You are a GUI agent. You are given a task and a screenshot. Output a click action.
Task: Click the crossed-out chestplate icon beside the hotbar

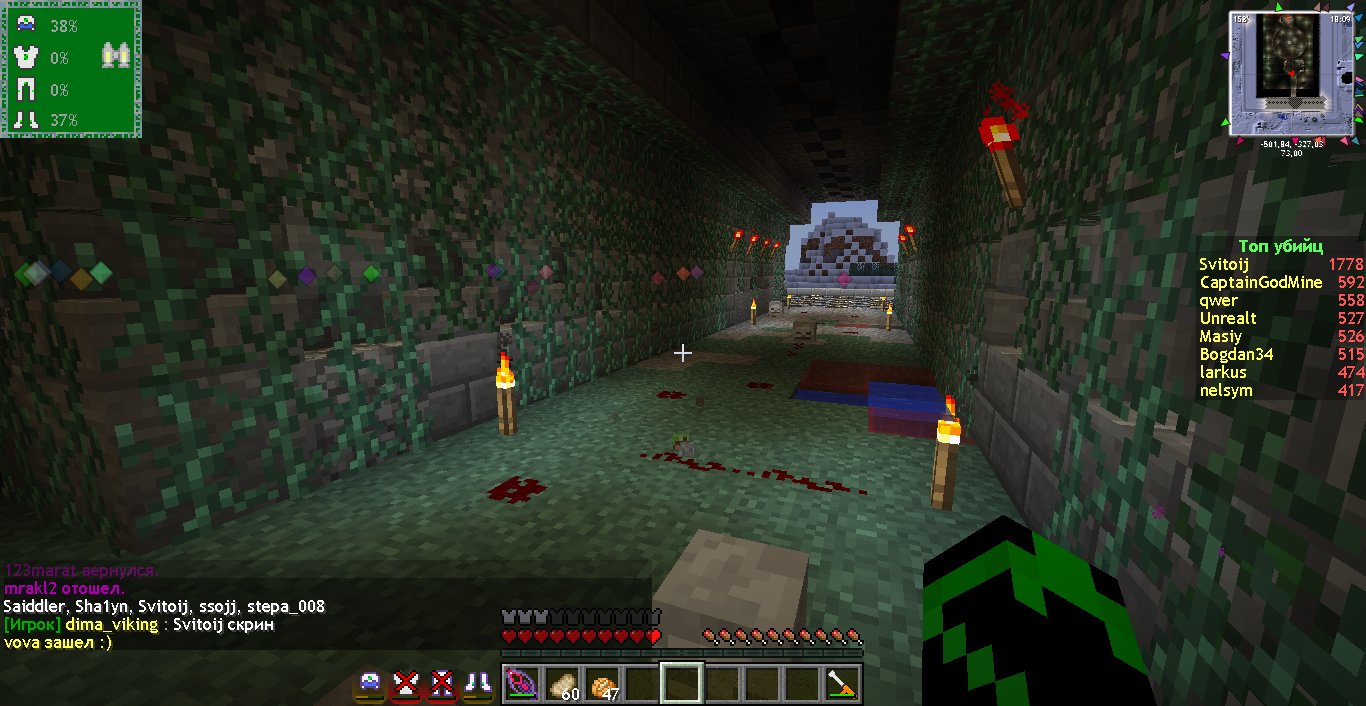(404, 684)
